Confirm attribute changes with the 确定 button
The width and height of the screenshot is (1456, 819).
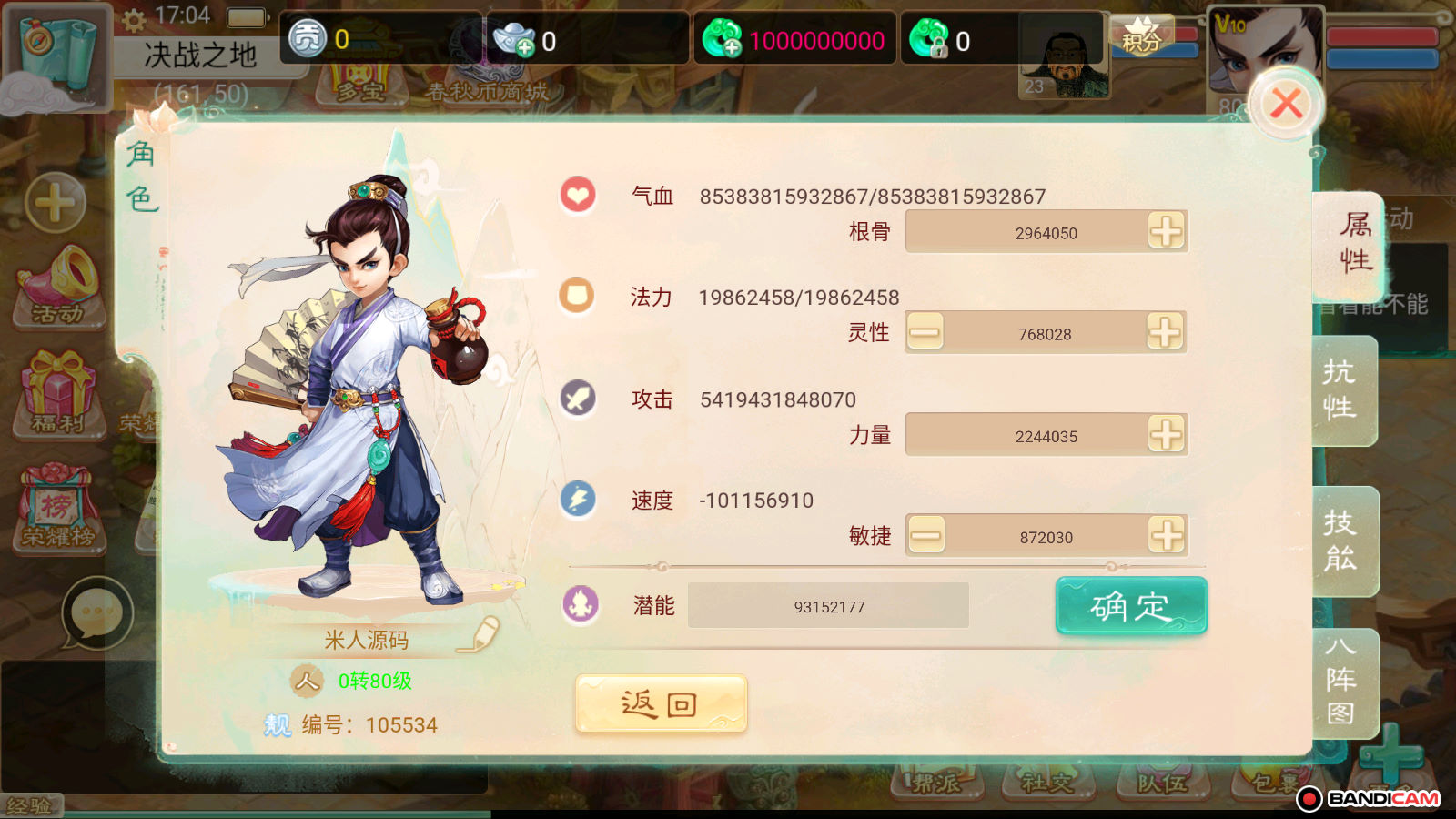pyautogui.click(x=1131, y=606)
